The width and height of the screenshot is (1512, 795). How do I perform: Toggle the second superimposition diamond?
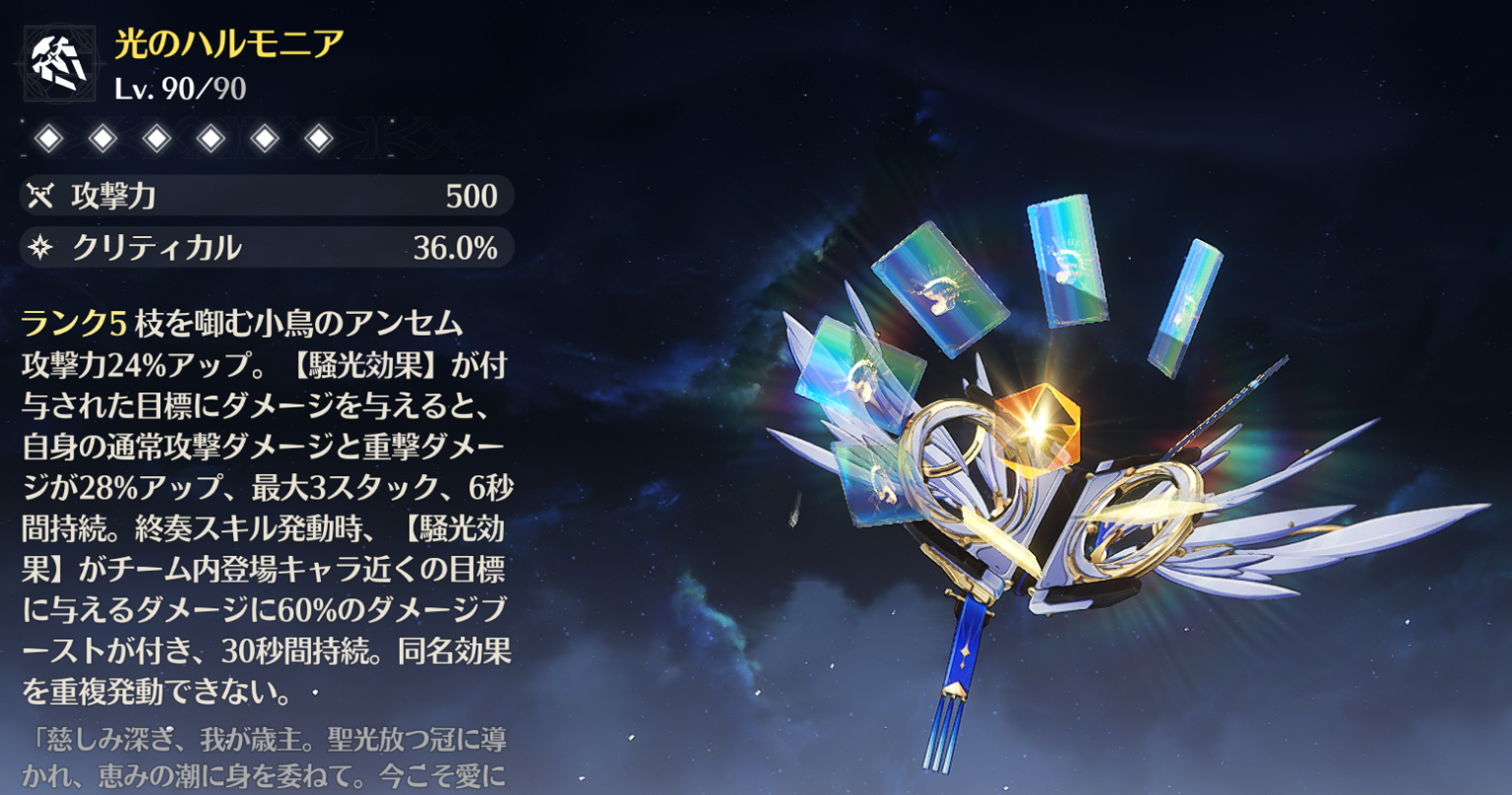[101, 140]
